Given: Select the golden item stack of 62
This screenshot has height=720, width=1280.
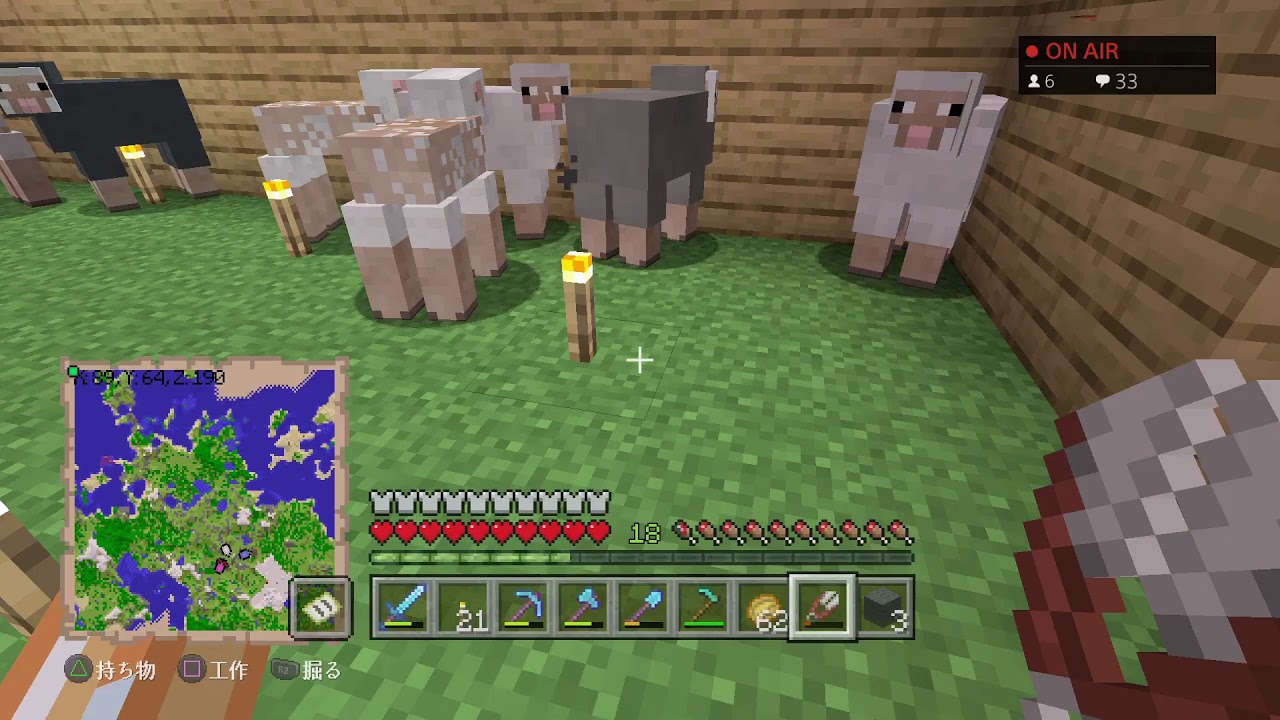Looking at the screenshot, I should pyautogui.click(x=763, y=607).
